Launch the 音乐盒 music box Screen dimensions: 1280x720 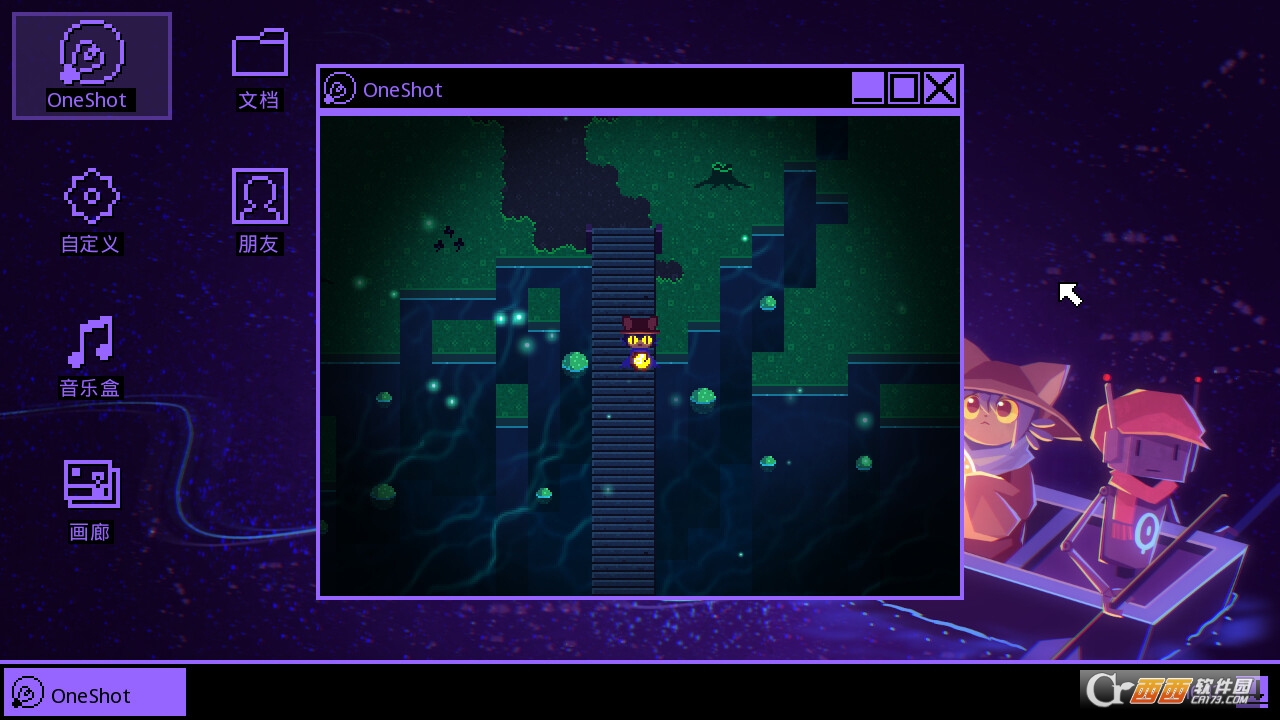91,342
